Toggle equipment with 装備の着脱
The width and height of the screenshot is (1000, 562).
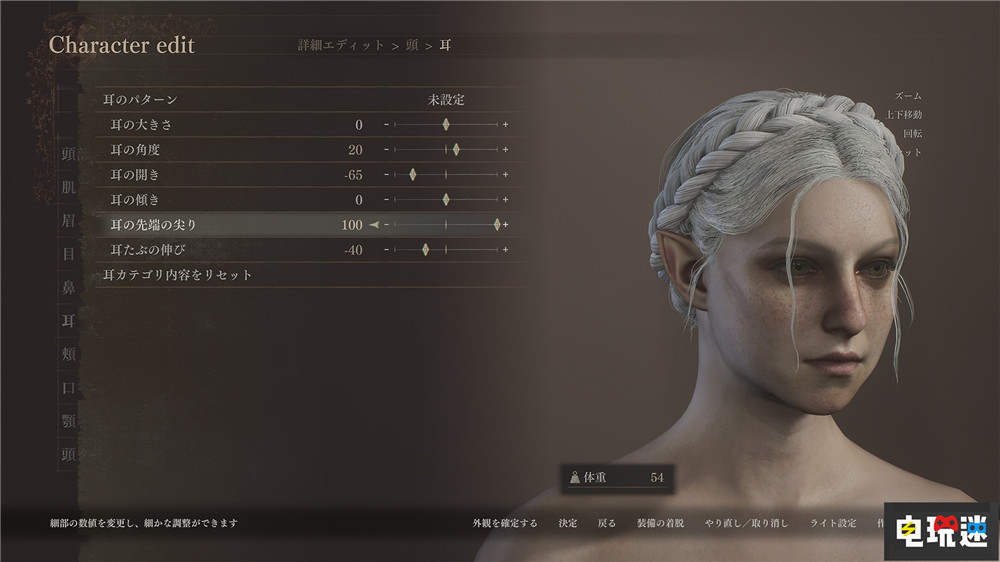[660, 523]
